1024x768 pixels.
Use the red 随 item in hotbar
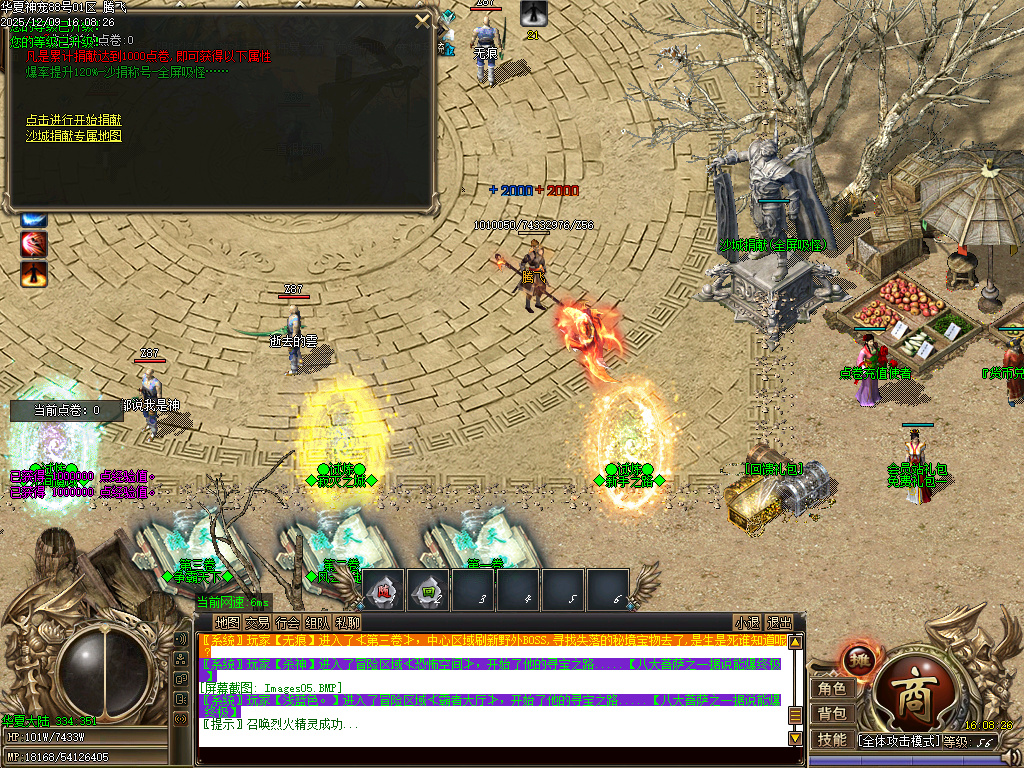tap(384, 590)
